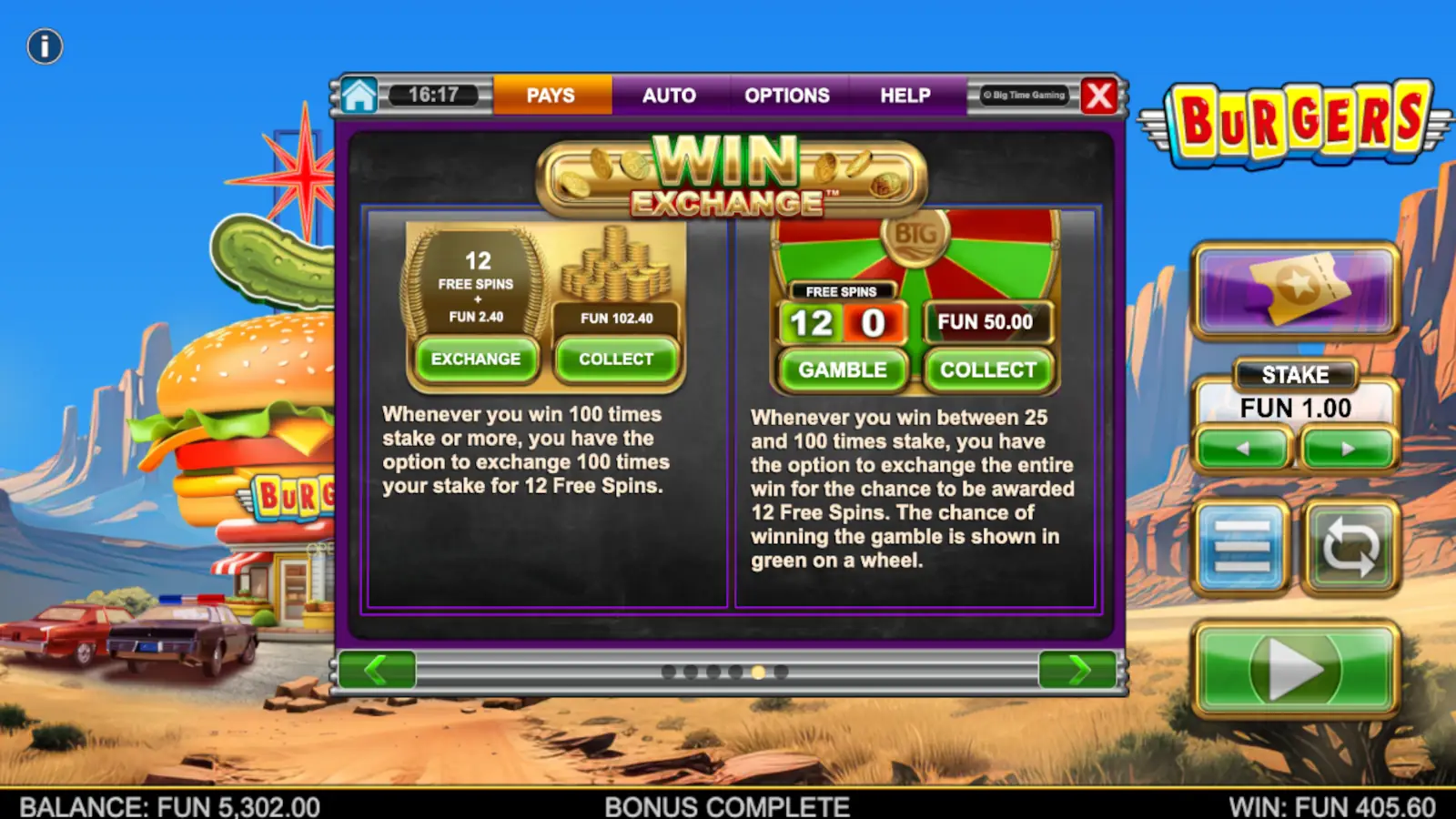Click the Big Time Gaming logo
This screenshot has width=1456, height=819.
[x=1026, y=95]
